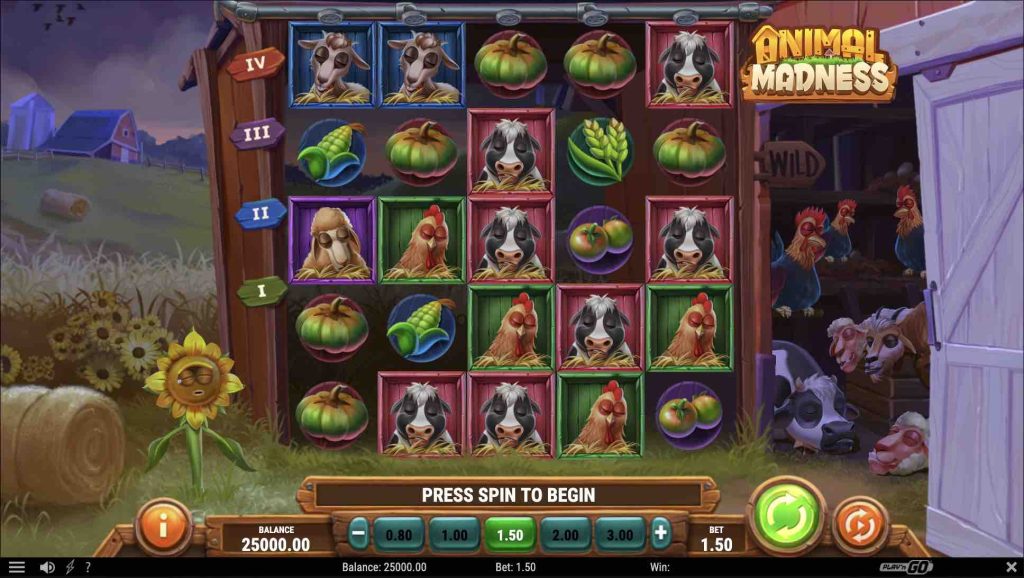Pick the 3.00 bet option
This screenshot has width=1024, height=578.
(x=620, y=535)
